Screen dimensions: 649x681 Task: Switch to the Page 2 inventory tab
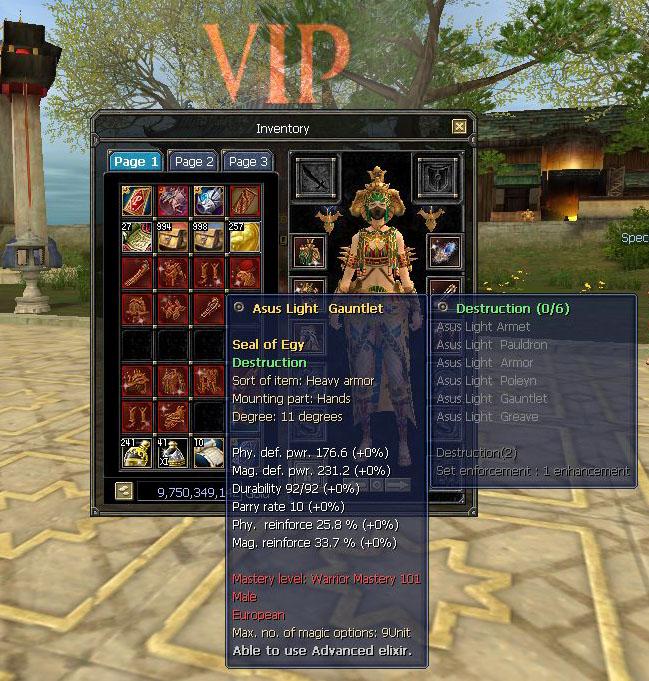(x=193, y=161)
